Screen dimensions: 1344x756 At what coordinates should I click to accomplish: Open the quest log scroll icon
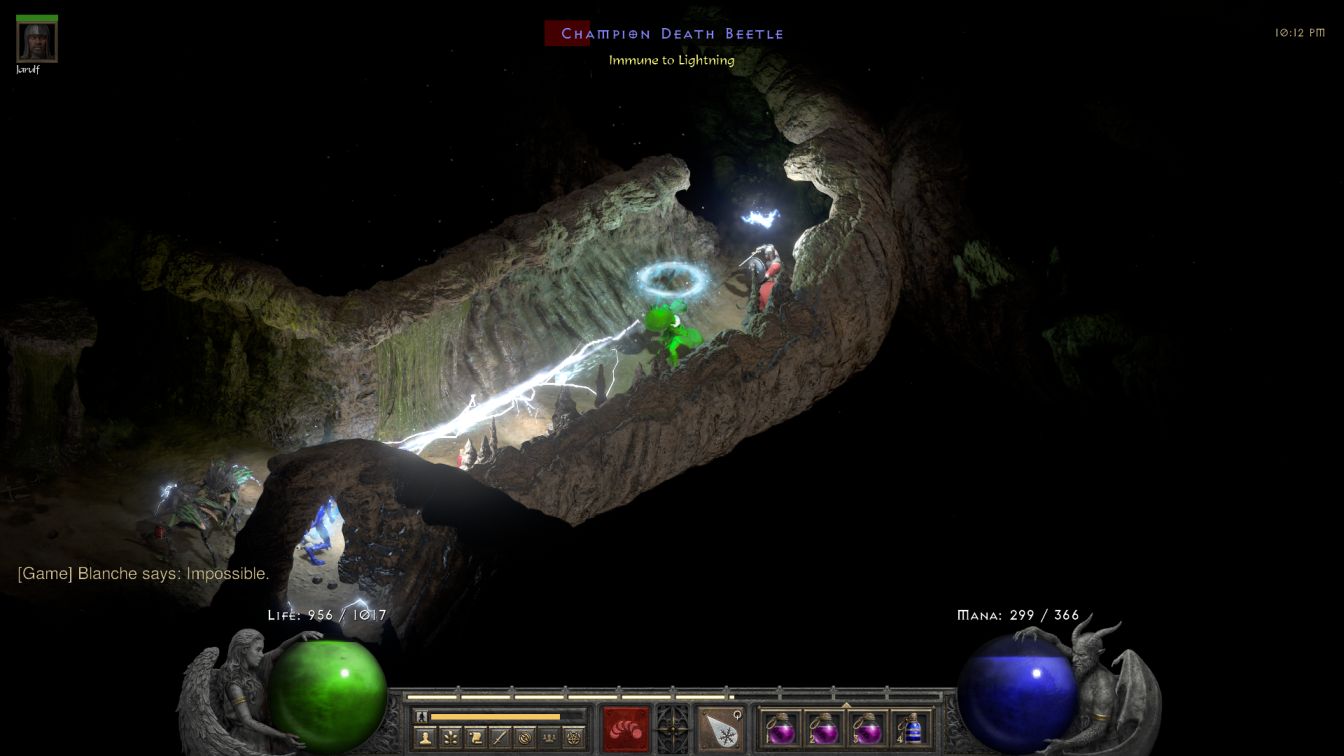(x=474, y=737)
